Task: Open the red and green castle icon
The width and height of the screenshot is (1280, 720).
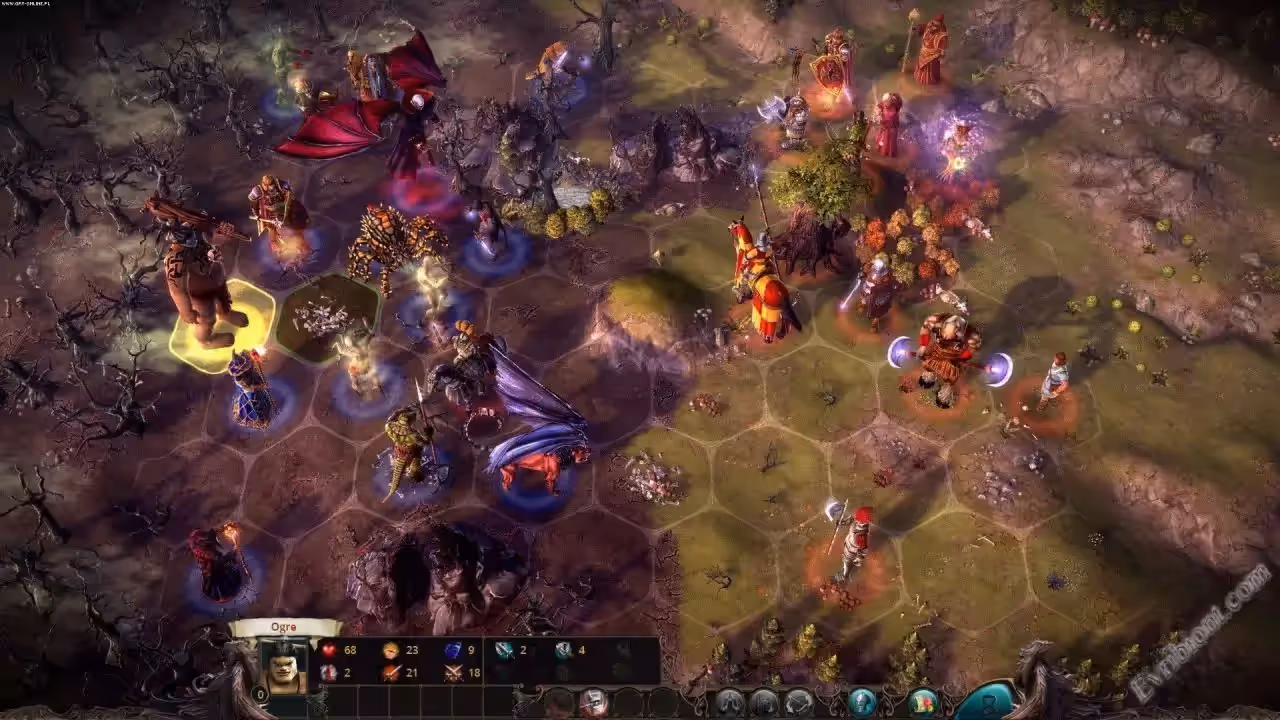Action: tap(922, 701)
